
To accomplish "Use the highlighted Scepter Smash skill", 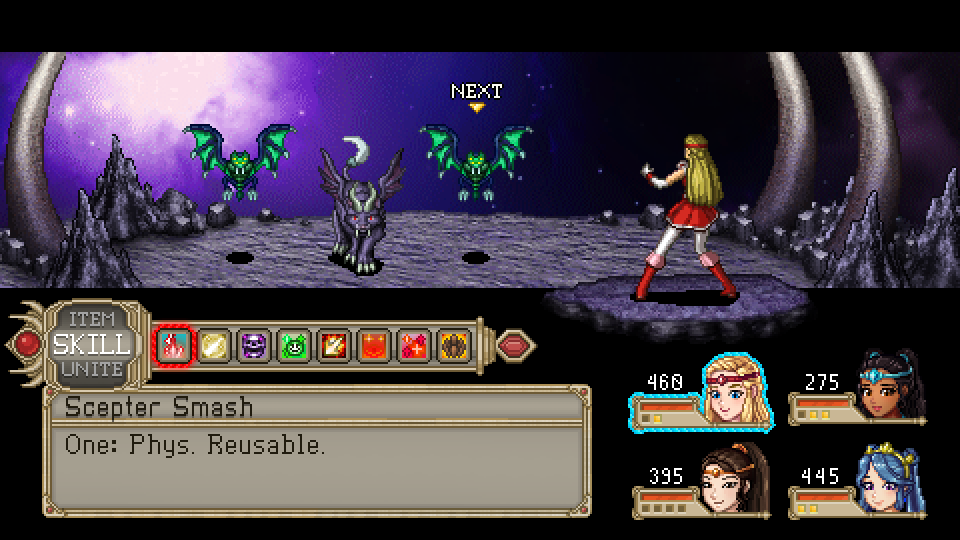I will tap(171, 346).
